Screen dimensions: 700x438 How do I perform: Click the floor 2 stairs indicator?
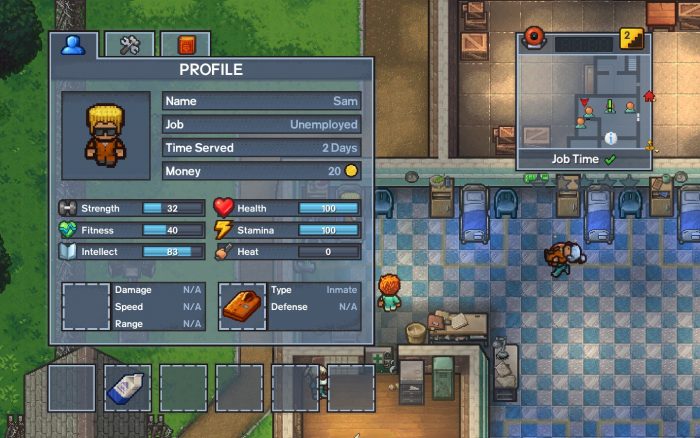[x=631, y=39]
